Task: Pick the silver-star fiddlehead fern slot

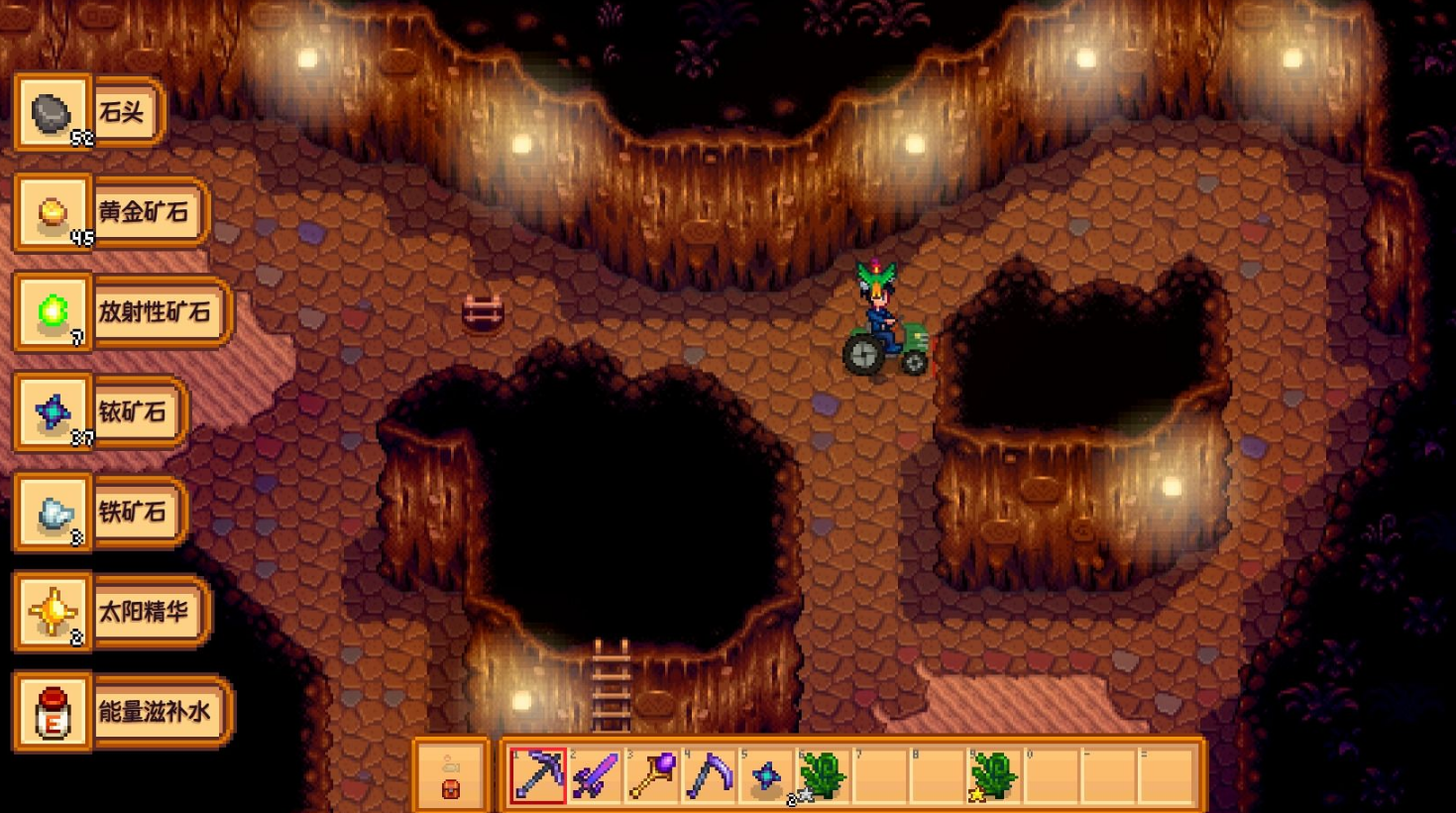Action: (x=822, y=774)
